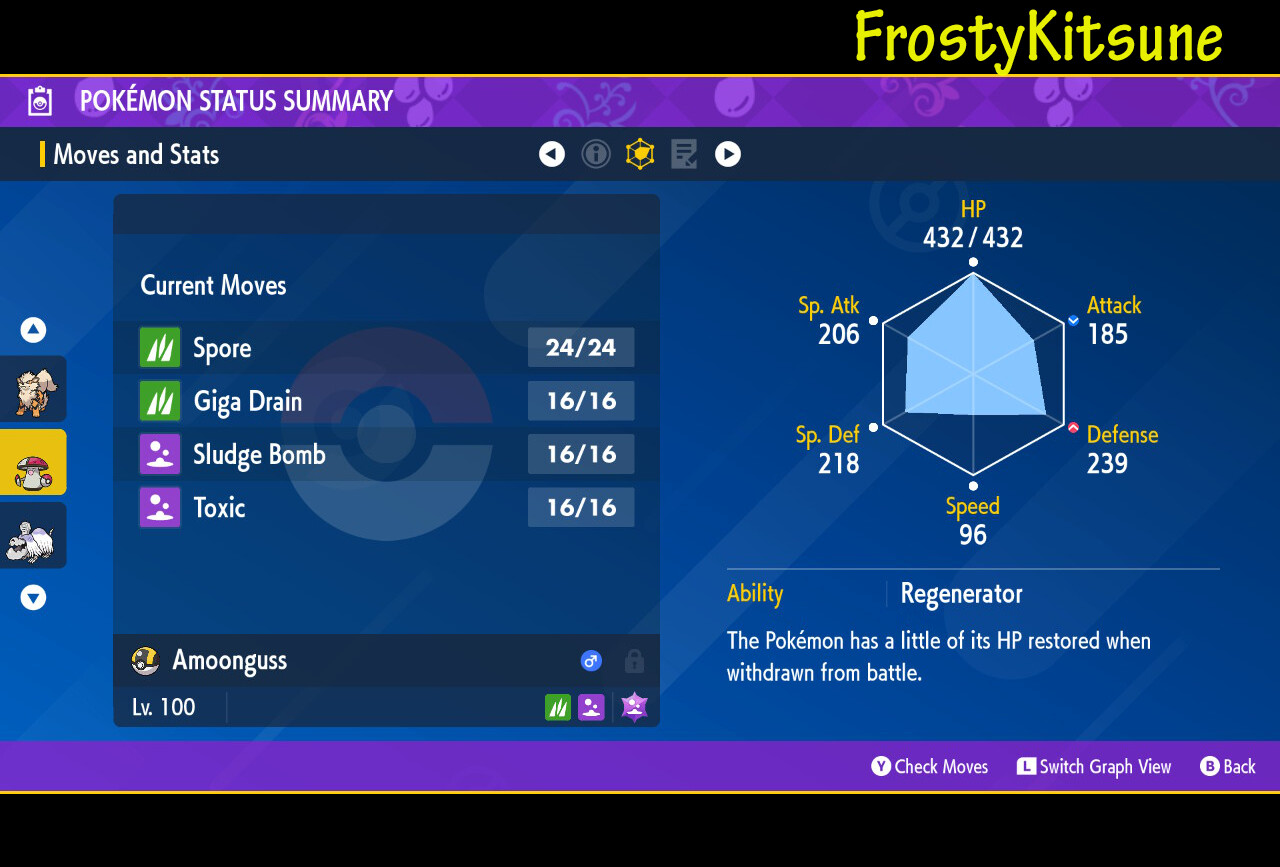Open the hexagon stats page tab
The image size is (1280, 867).
coord(640,154)
